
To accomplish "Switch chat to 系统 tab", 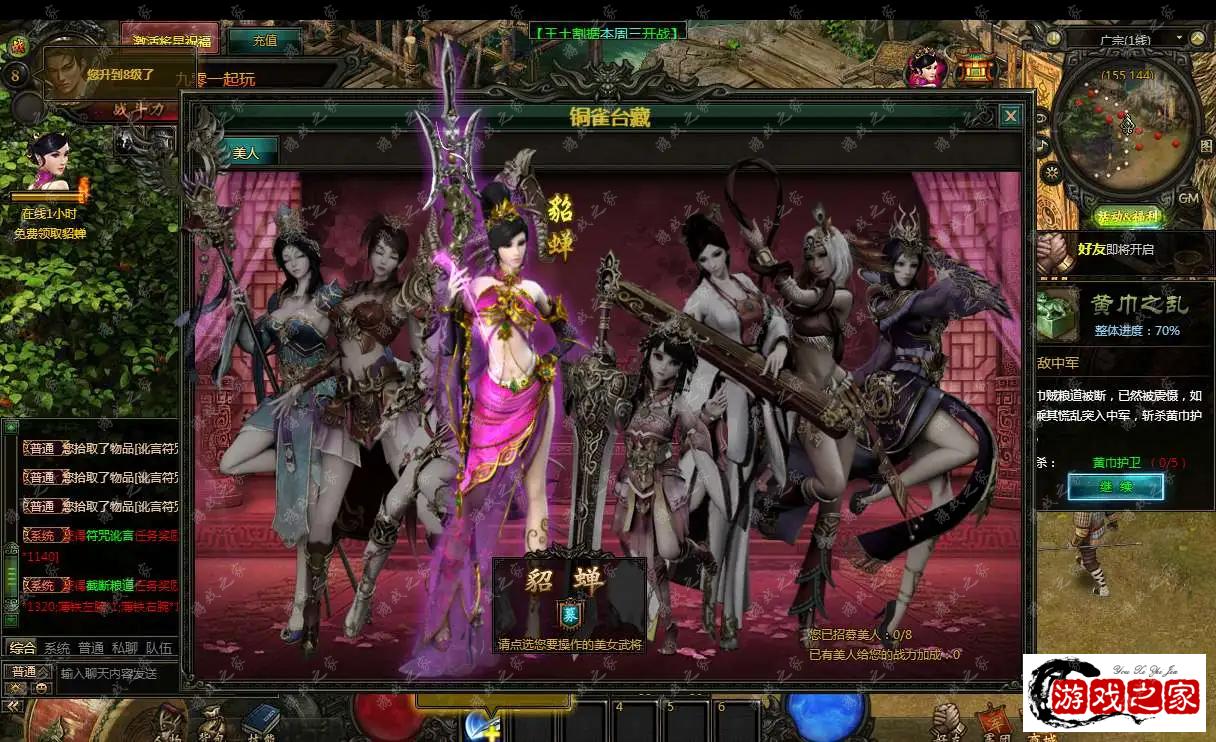I will [57, 648].
